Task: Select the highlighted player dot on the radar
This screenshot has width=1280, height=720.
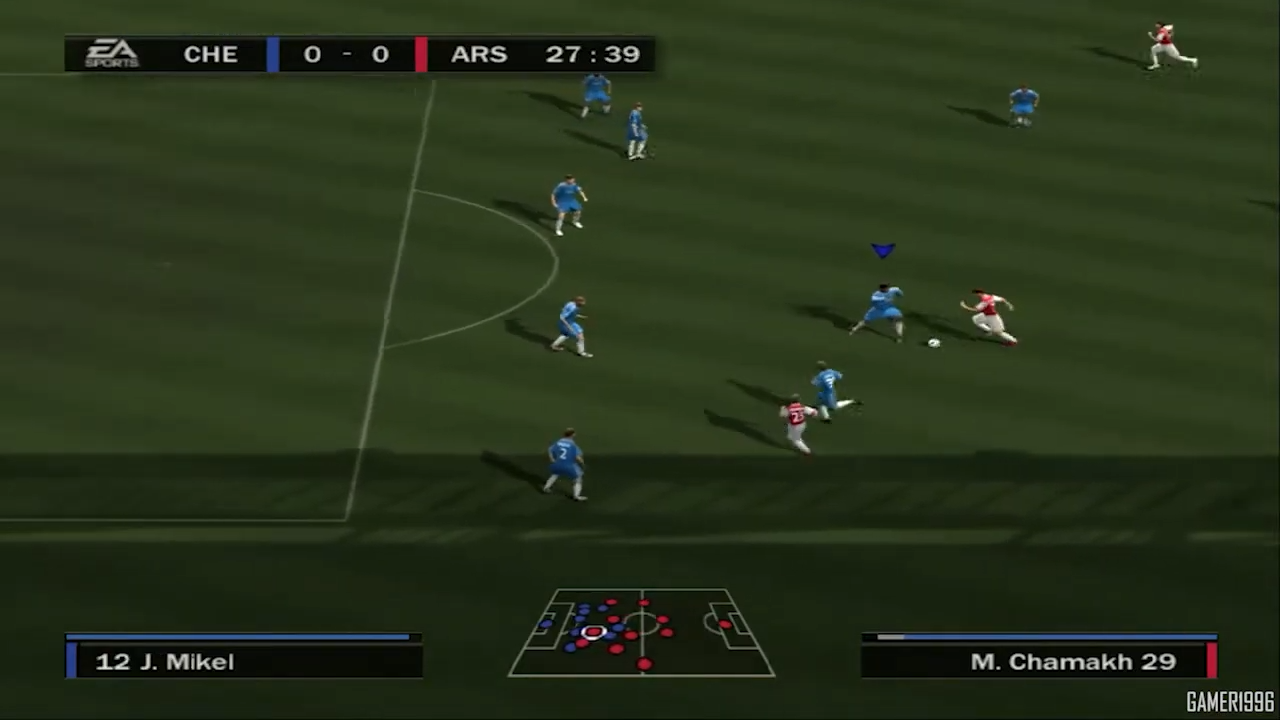Action: pos(592,632)
